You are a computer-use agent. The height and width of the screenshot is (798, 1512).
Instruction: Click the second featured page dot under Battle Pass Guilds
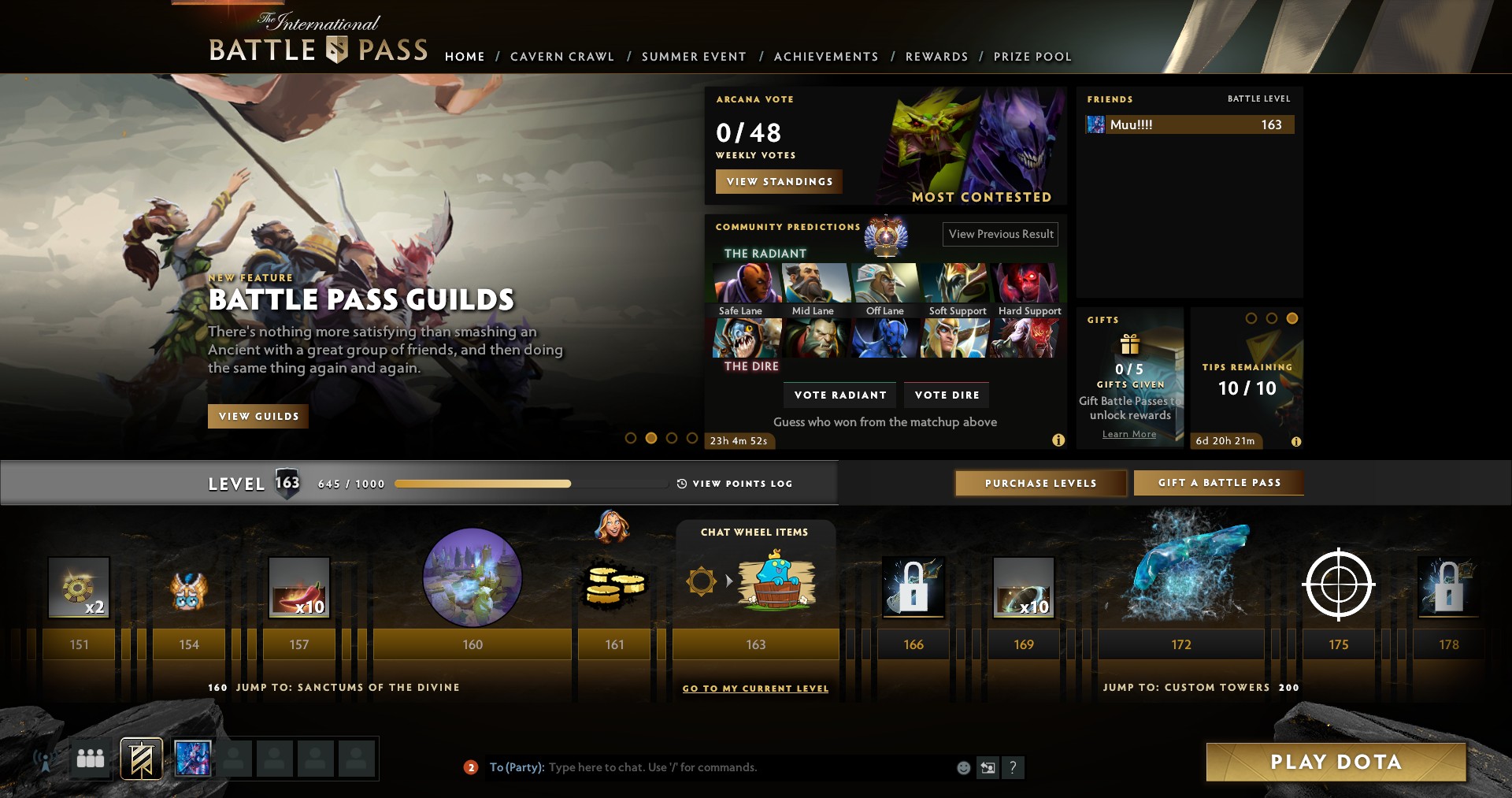click(650, 437)
